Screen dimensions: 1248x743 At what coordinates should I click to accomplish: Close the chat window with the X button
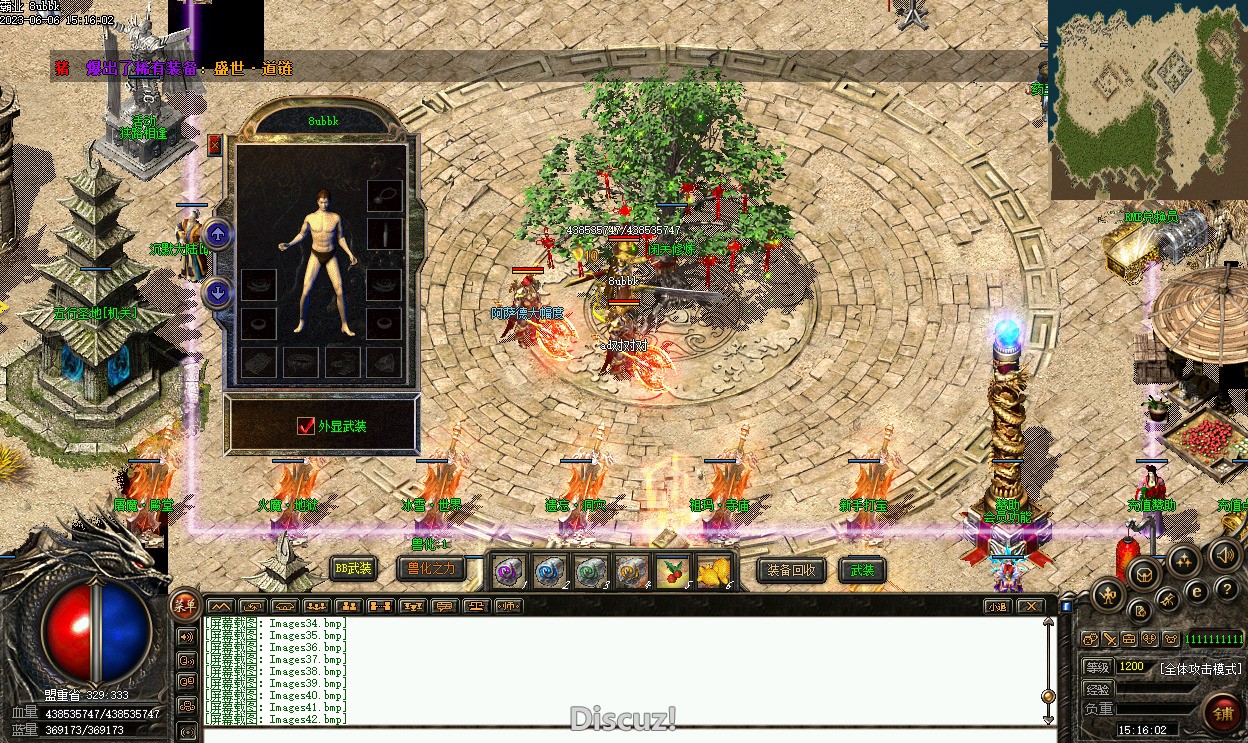pyautogui.click(x=1030, y=606)
